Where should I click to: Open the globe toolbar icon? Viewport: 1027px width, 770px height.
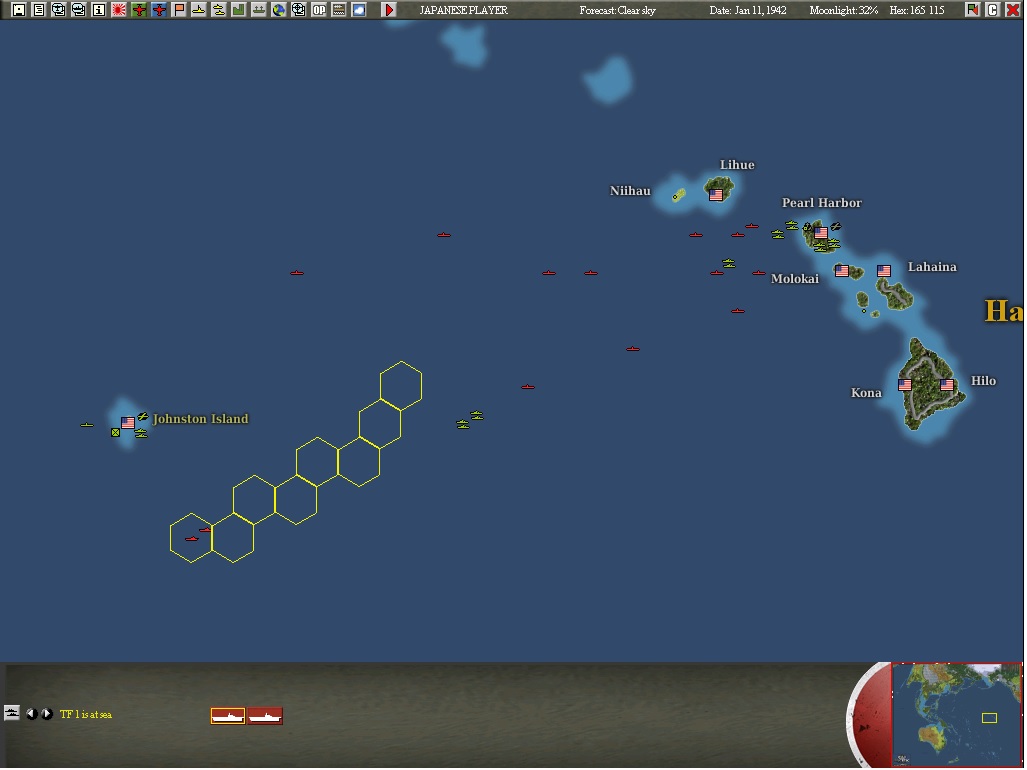(279, 10)
